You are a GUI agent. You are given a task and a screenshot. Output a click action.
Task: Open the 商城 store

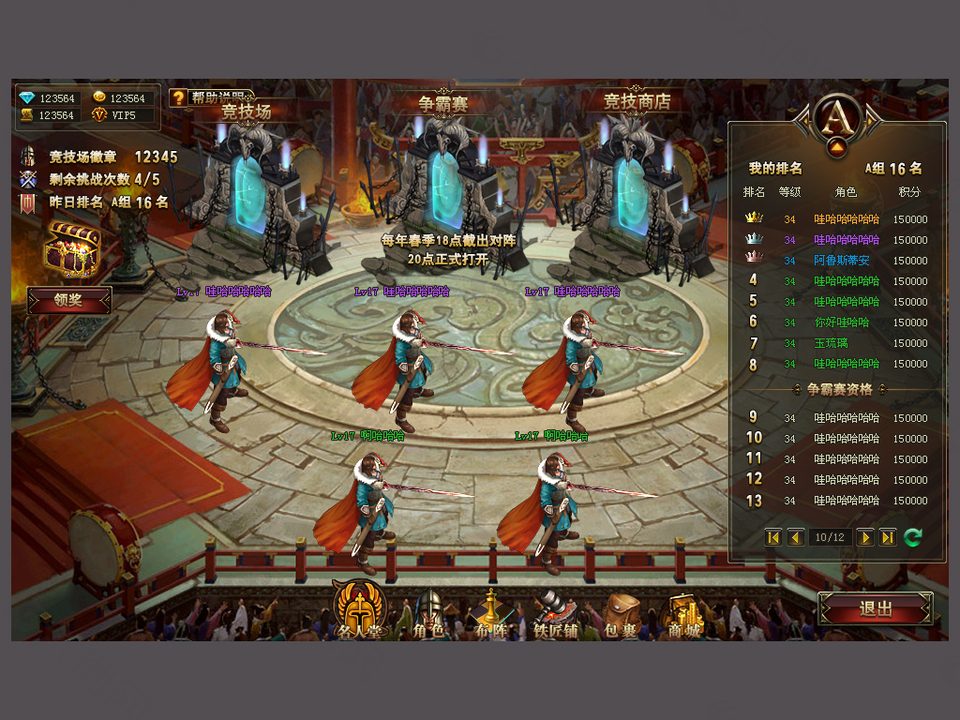(685, 614)
